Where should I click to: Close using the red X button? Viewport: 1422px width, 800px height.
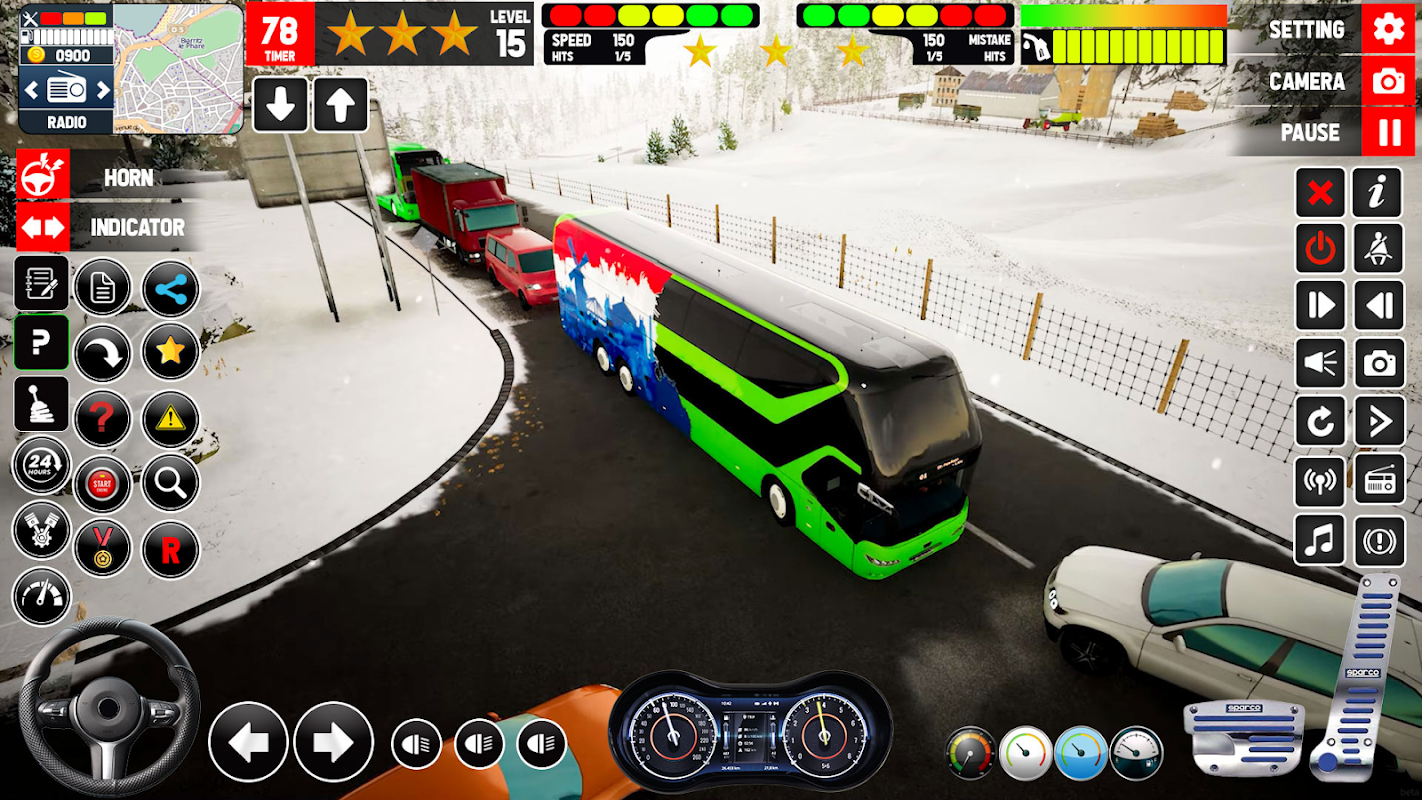coord(1320,193)
